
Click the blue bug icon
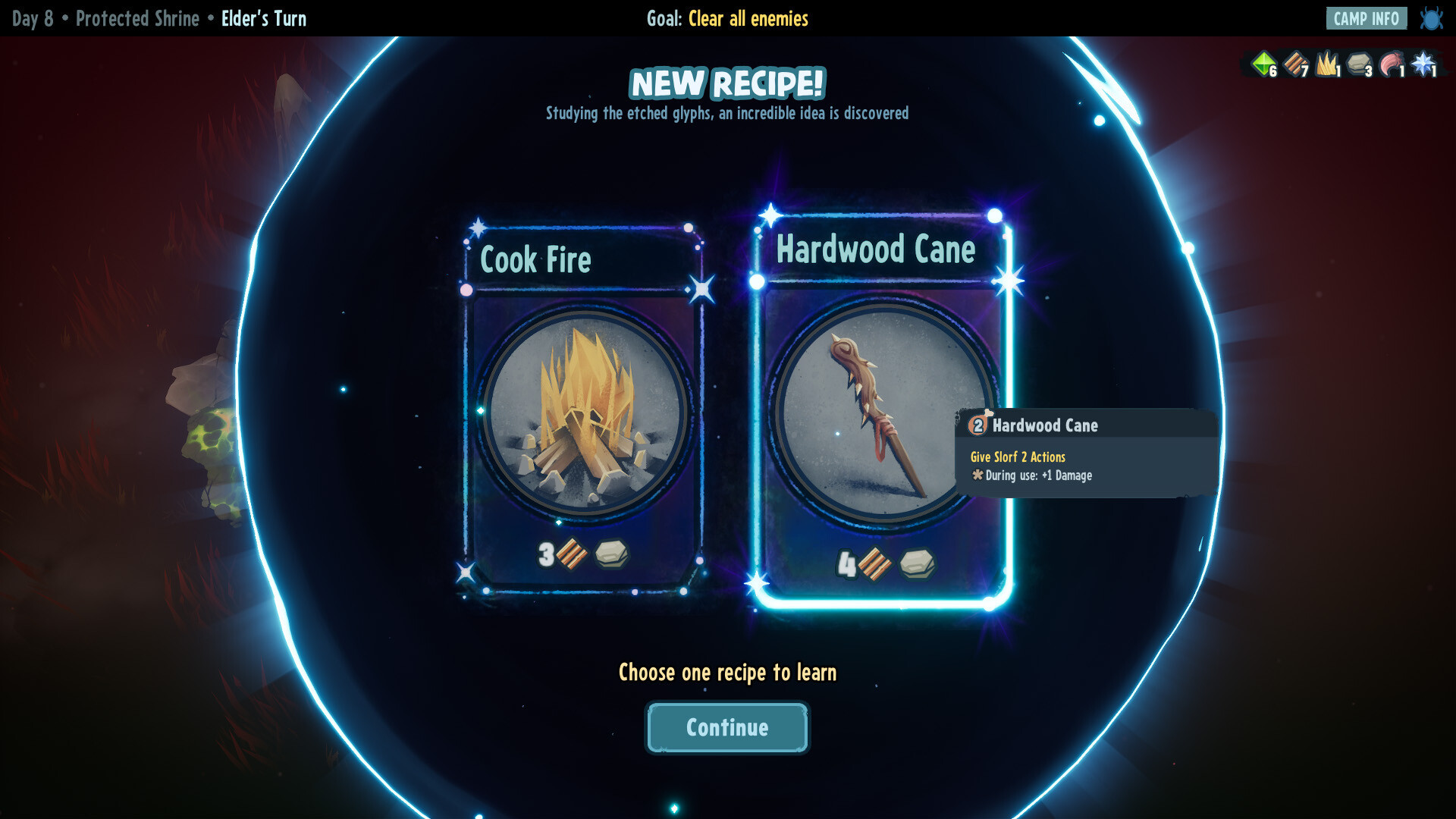pyautogui.click(x=1431, y=18)
